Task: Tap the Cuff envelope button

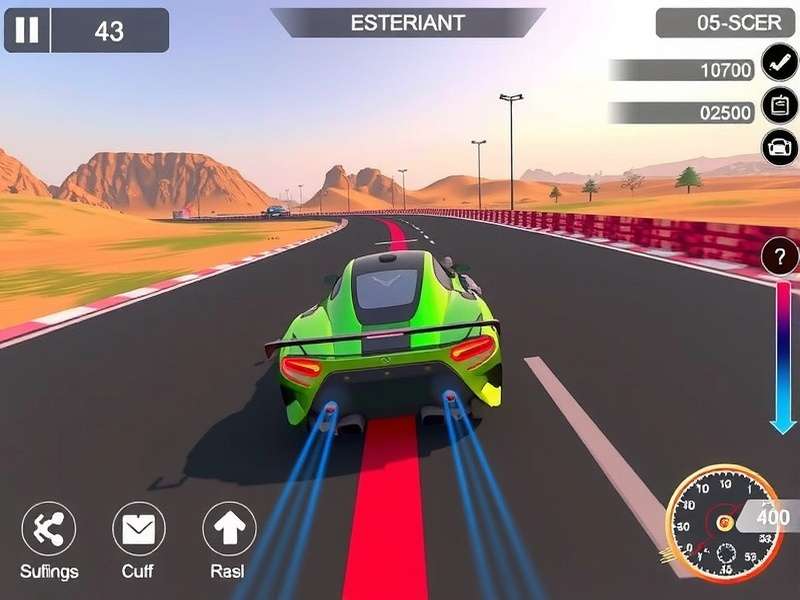Action: coord(138,529)
